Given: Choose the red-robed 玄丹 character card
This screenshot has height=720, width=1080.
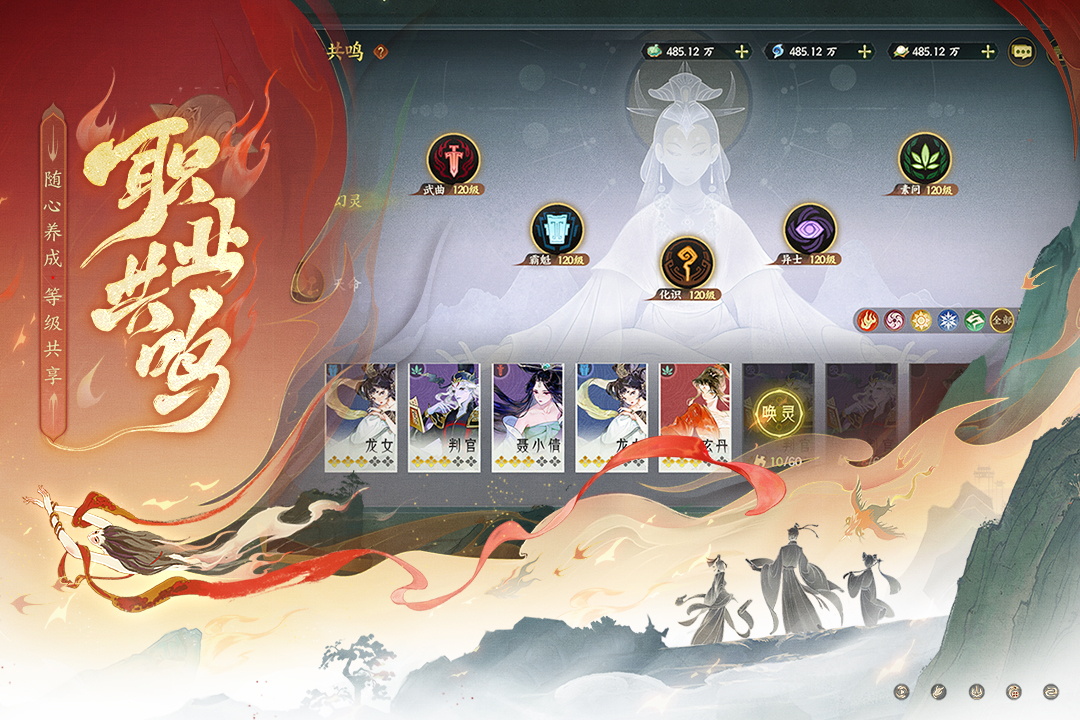Looking at the screenshot, I should (695, 416).
